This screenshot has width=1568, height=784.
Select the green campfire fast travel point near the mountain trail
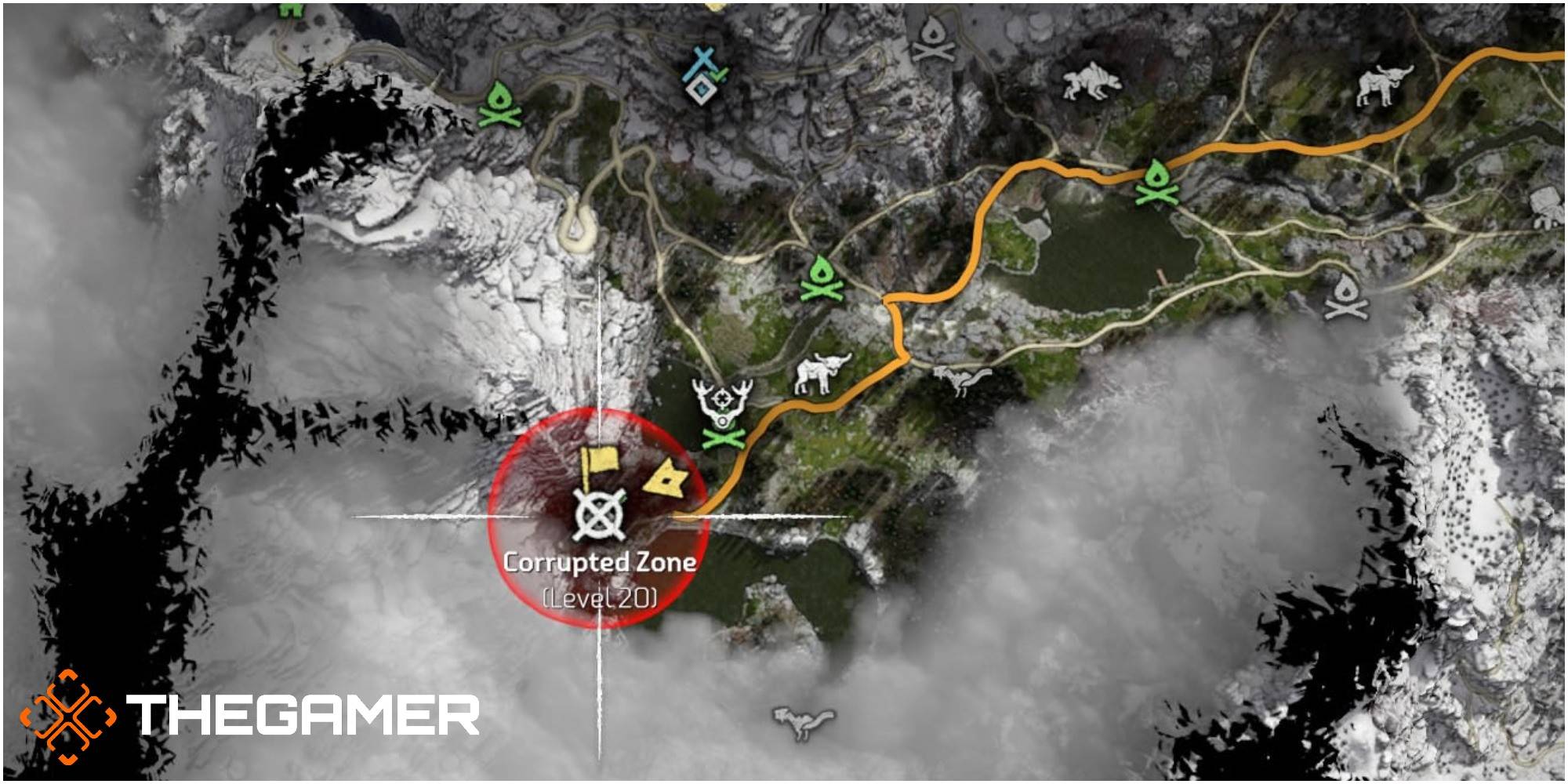[x=500, y=106]
